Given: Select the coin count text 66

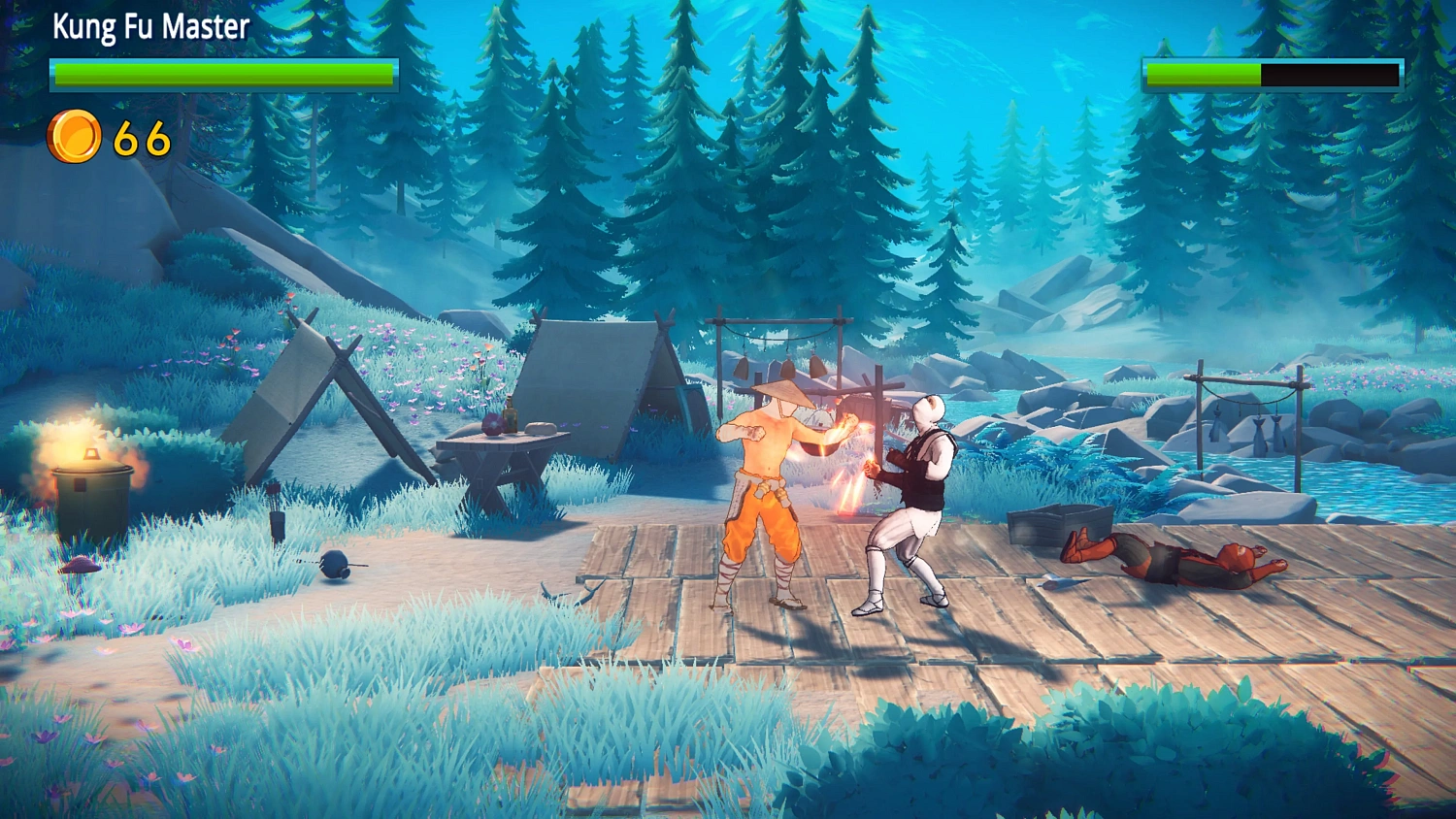Looking at the screenshot, I should (139, 137).
